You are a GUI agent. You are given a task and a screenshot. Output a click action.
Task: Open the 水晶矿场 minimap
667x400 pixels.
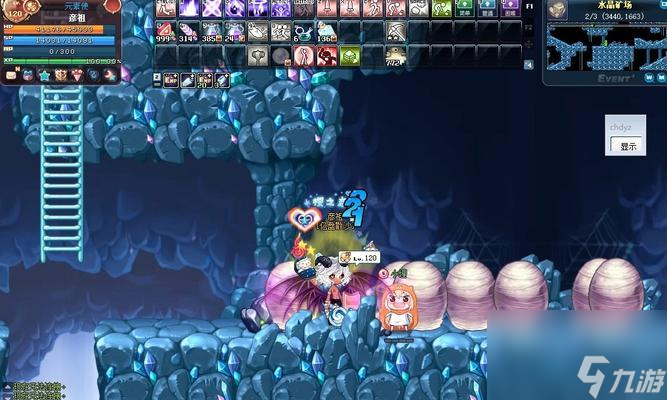(604, 43)
